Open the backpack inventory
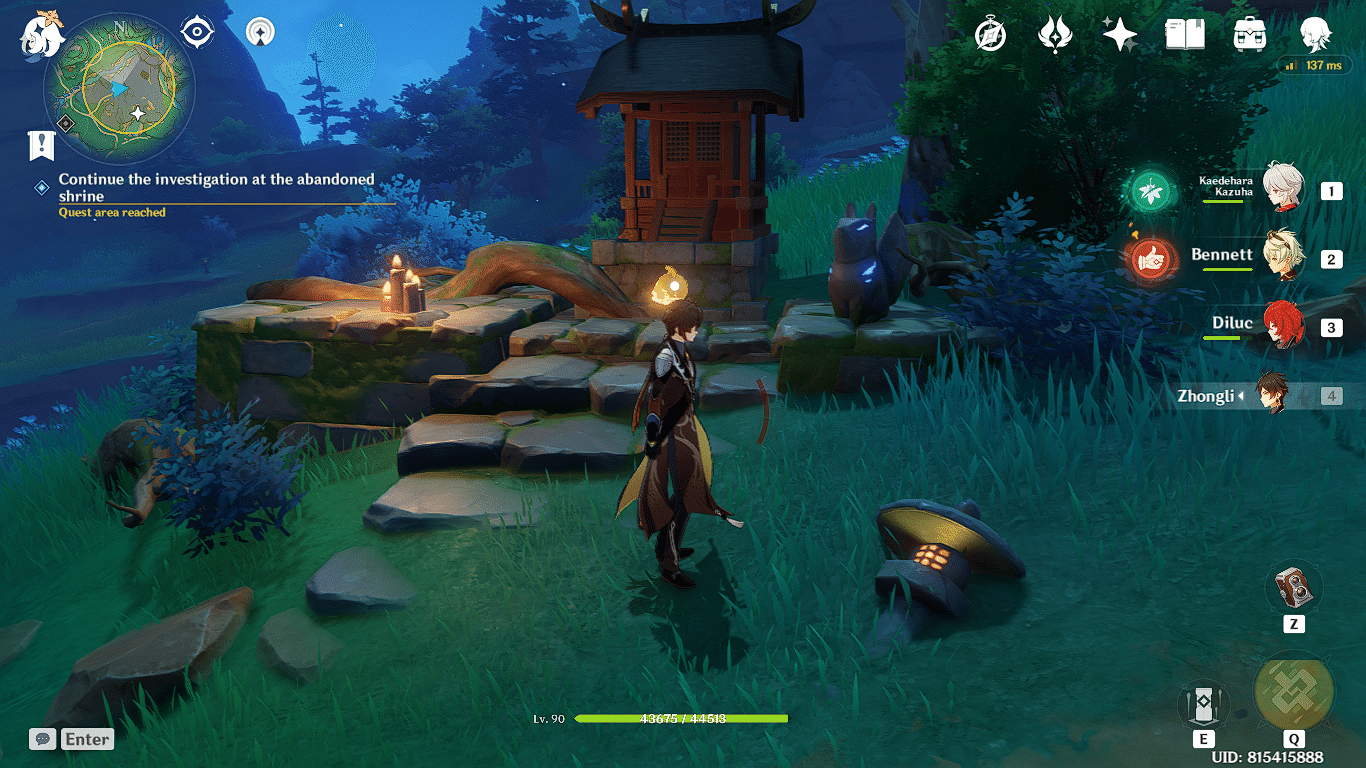Viewport: 1366px width, 768px height. [x=1250, y=36]
